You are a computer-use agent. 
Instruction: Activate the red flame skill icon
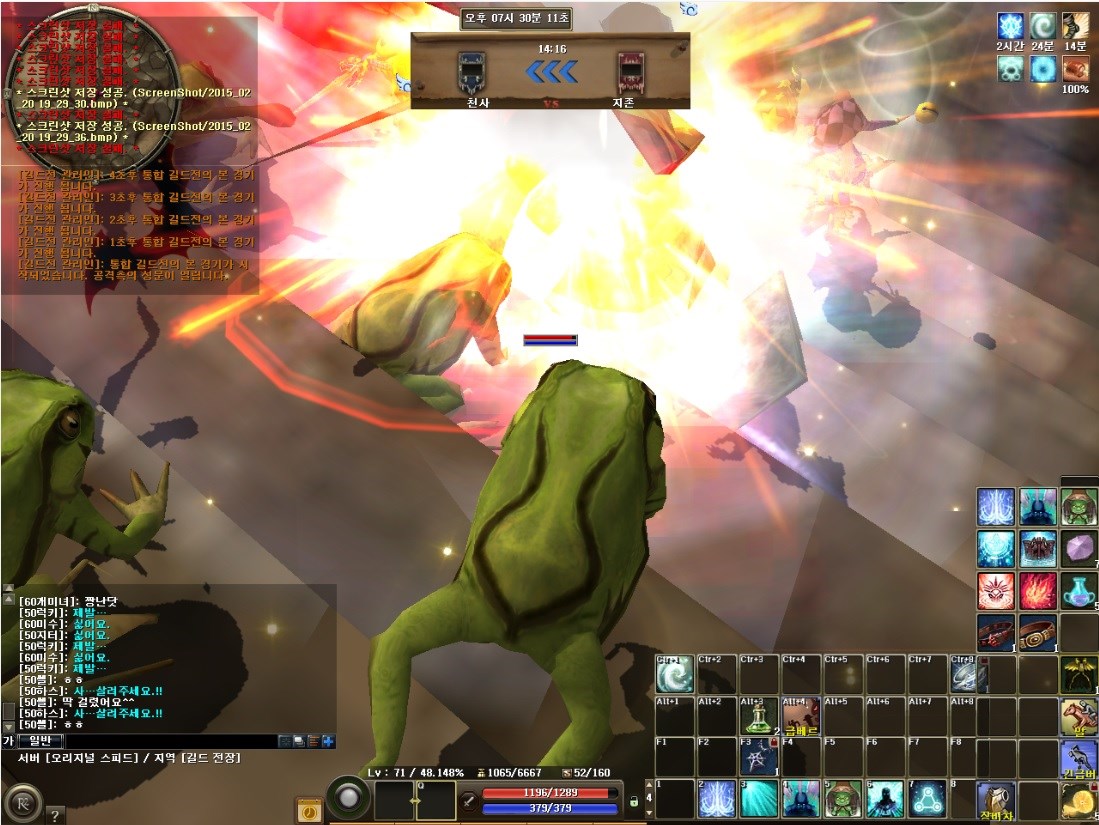tap(1038, 591)
